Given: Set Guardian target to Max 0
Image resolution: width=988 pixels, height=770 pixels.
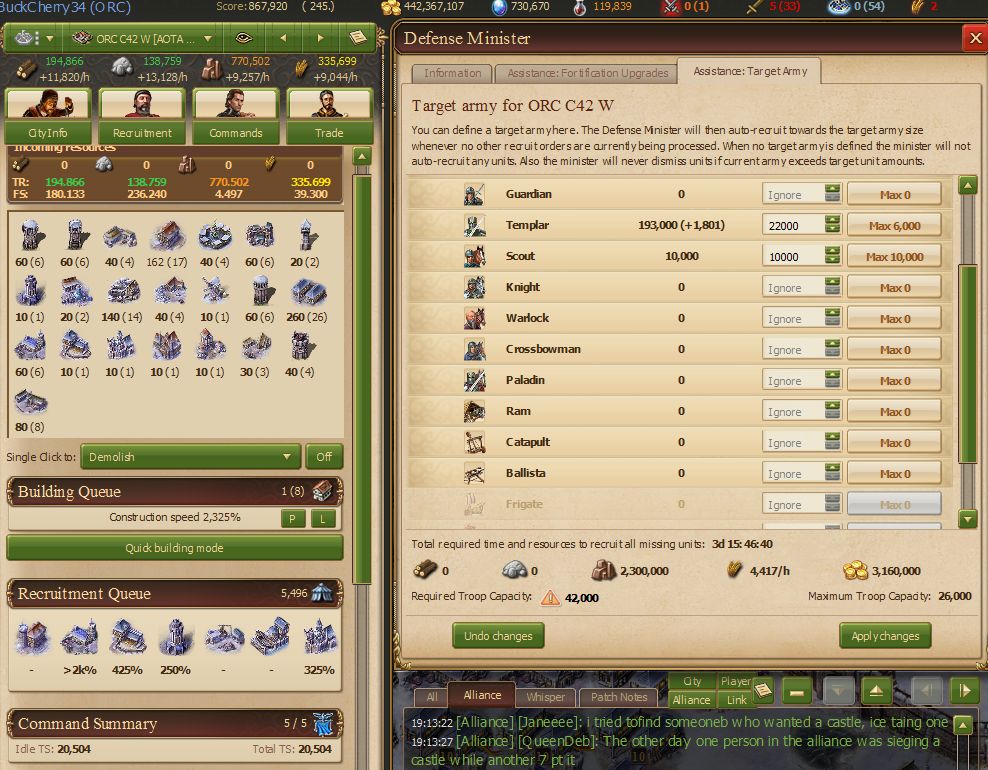Looking at the screenshot, I should click(894, 195).
